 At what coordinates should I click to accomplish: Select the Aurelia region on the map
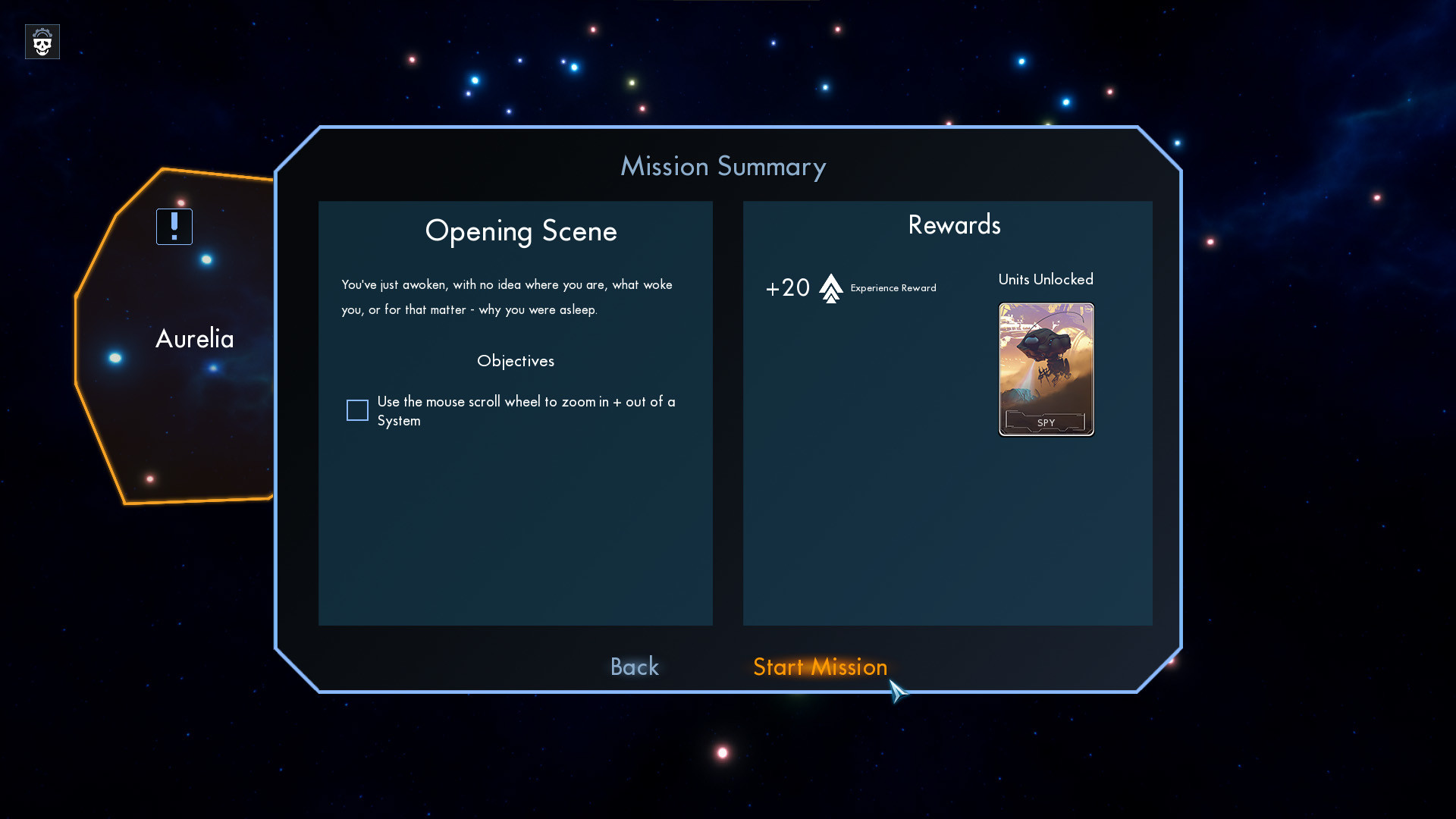click(194, 339)
